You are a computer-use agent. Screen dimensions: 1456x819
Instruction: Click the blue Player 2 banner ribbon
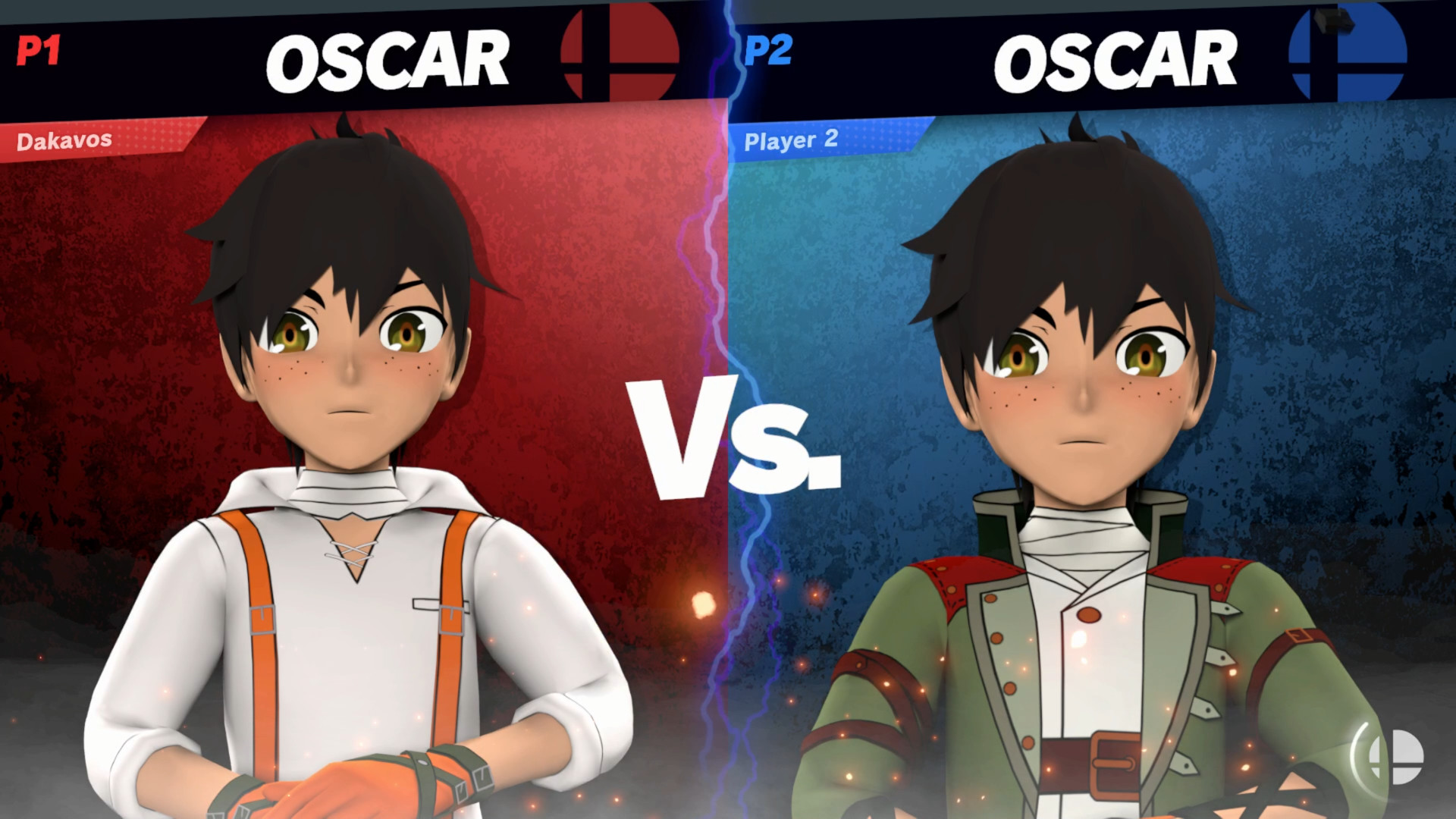coord(827,139)
